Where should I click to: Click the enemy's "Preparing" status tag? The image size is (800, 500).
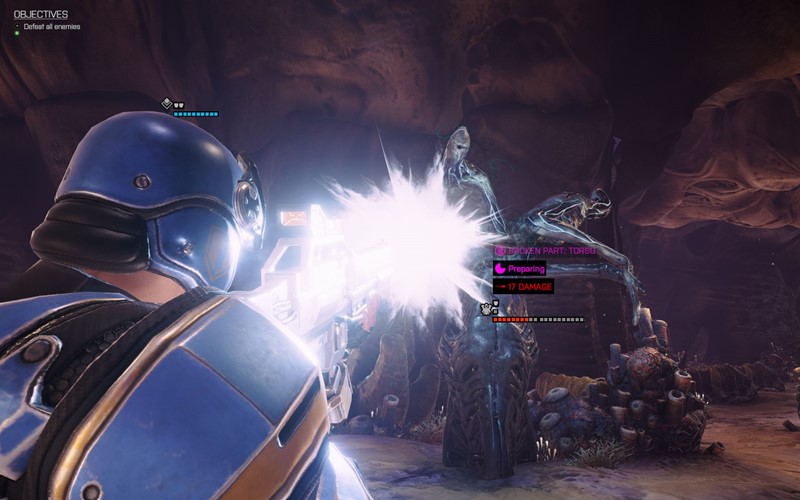519,269
